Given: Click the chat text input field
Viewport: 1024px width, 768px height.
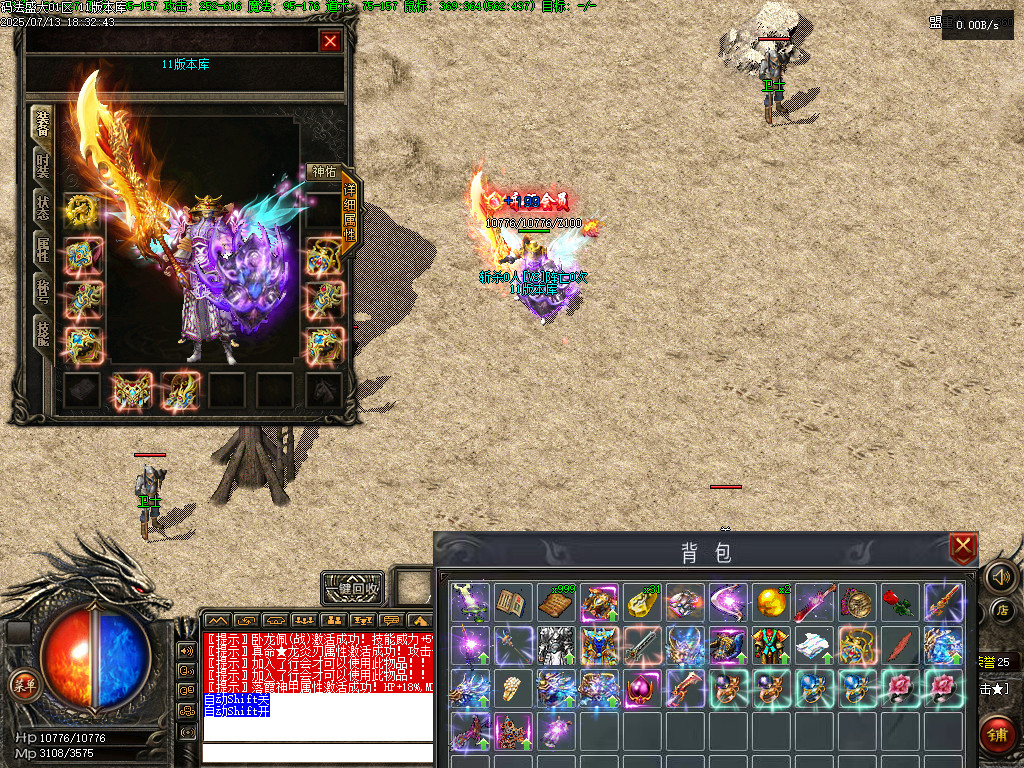Looking at the screenshot, I should tap(316, 752).
